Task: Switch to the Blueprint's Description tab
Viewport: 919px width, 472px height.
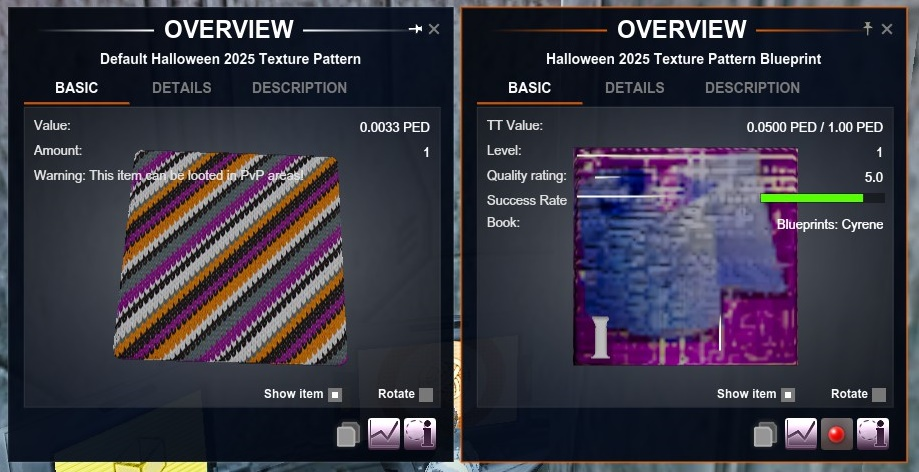Action: (752, 88)
